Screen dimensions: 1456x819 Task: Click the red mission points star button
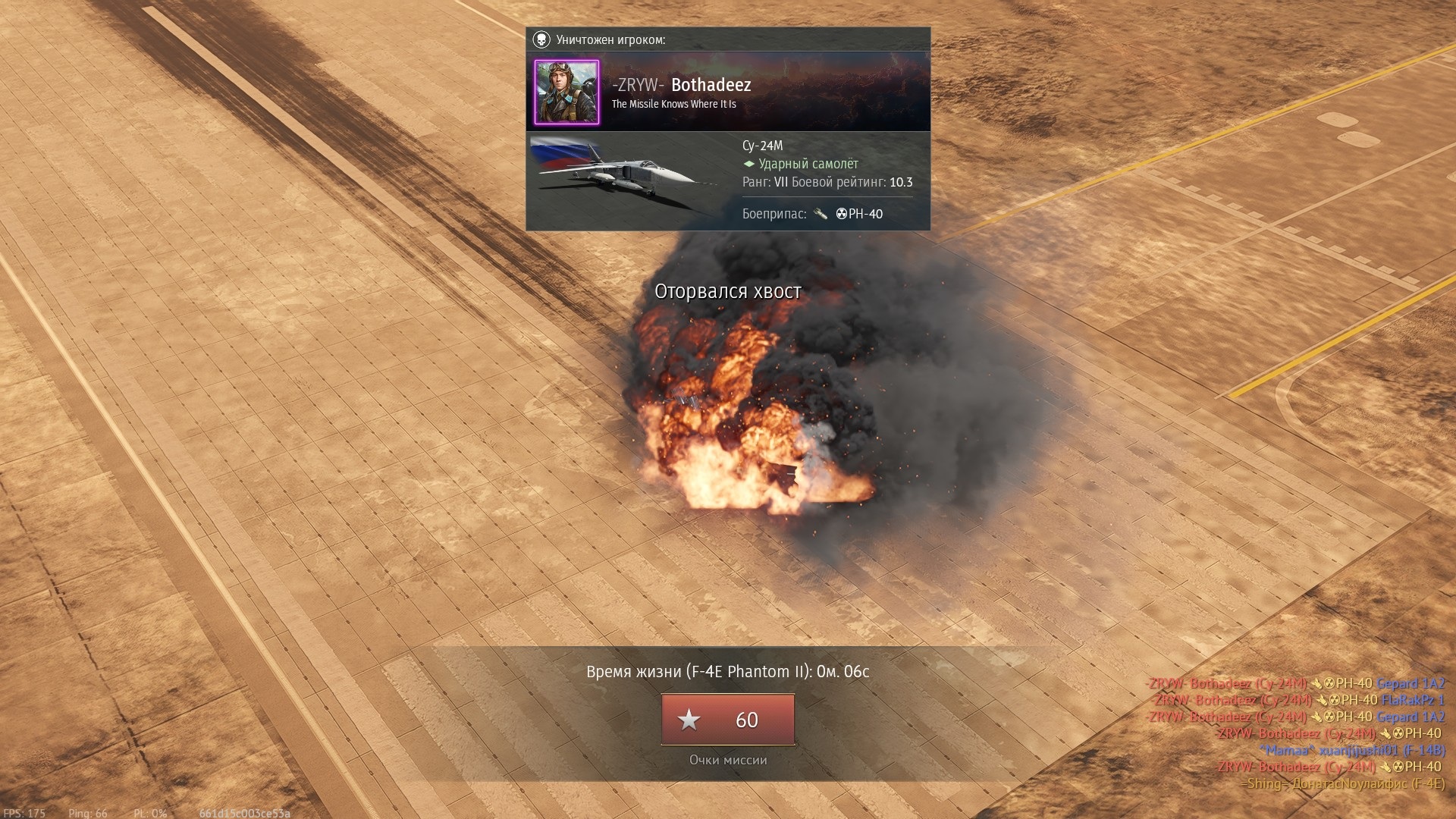click(x=727, y=719)
